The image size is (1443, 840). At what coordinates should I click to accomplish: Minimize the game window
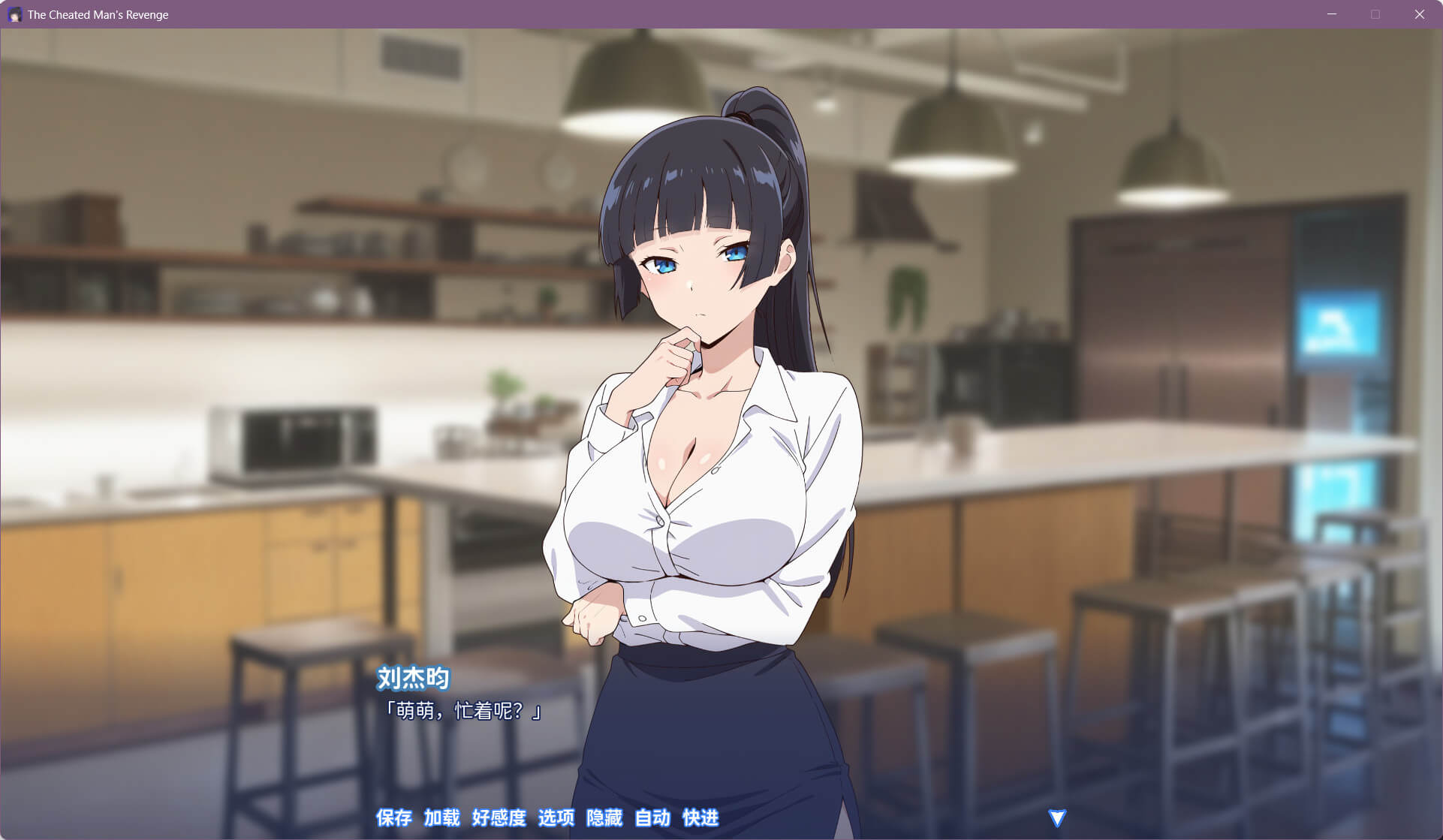click(x=1332, y=14)
